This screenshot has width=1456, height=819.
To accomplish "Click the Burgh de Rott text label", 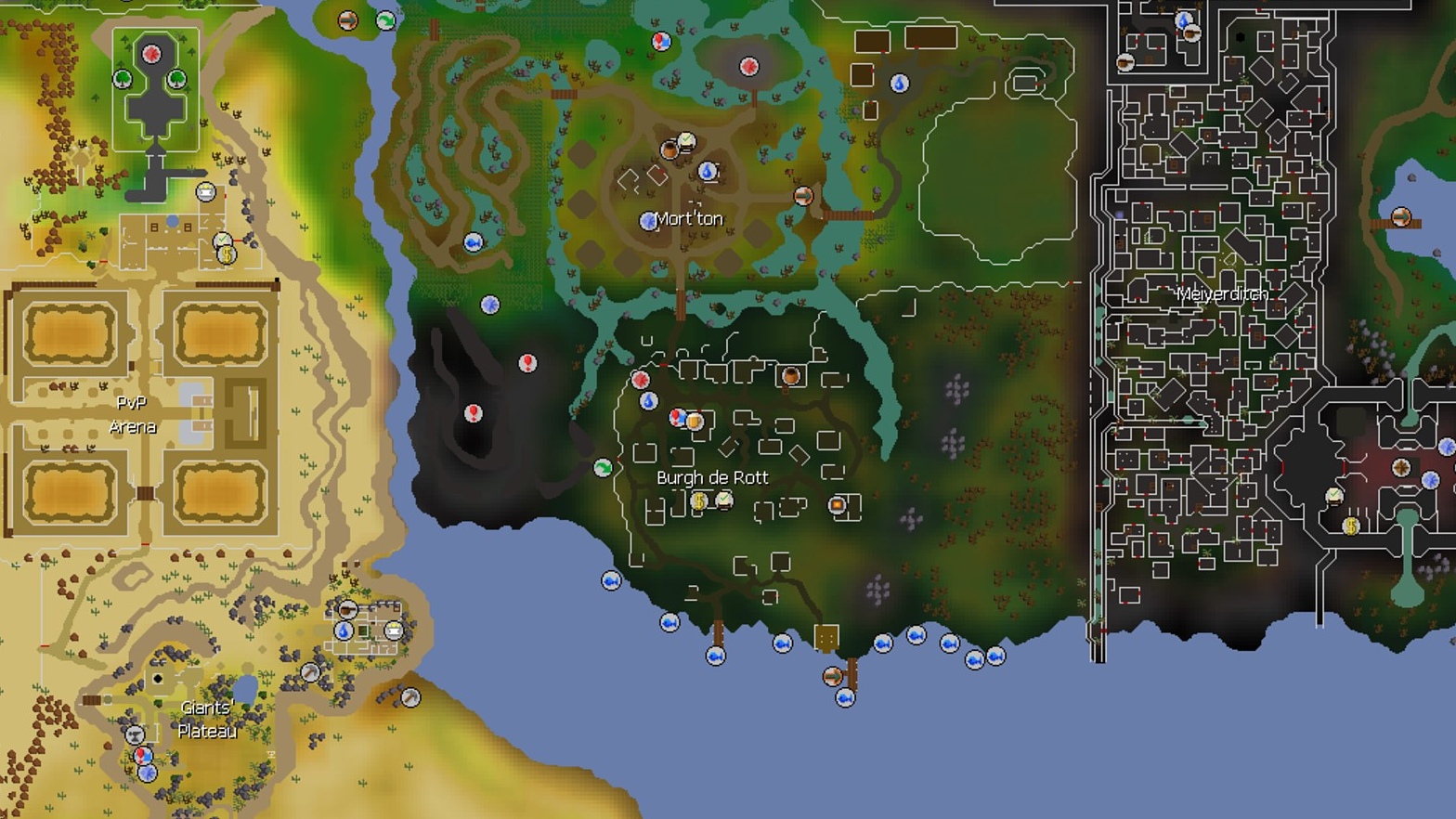I will (x=712, y=477).
